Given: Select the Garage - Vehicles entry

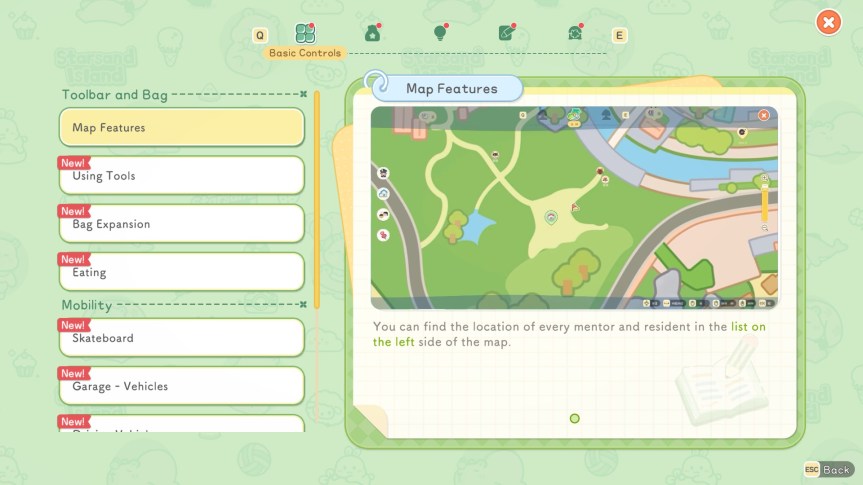Looking at the screenshot, I should (x=181, y=386).
